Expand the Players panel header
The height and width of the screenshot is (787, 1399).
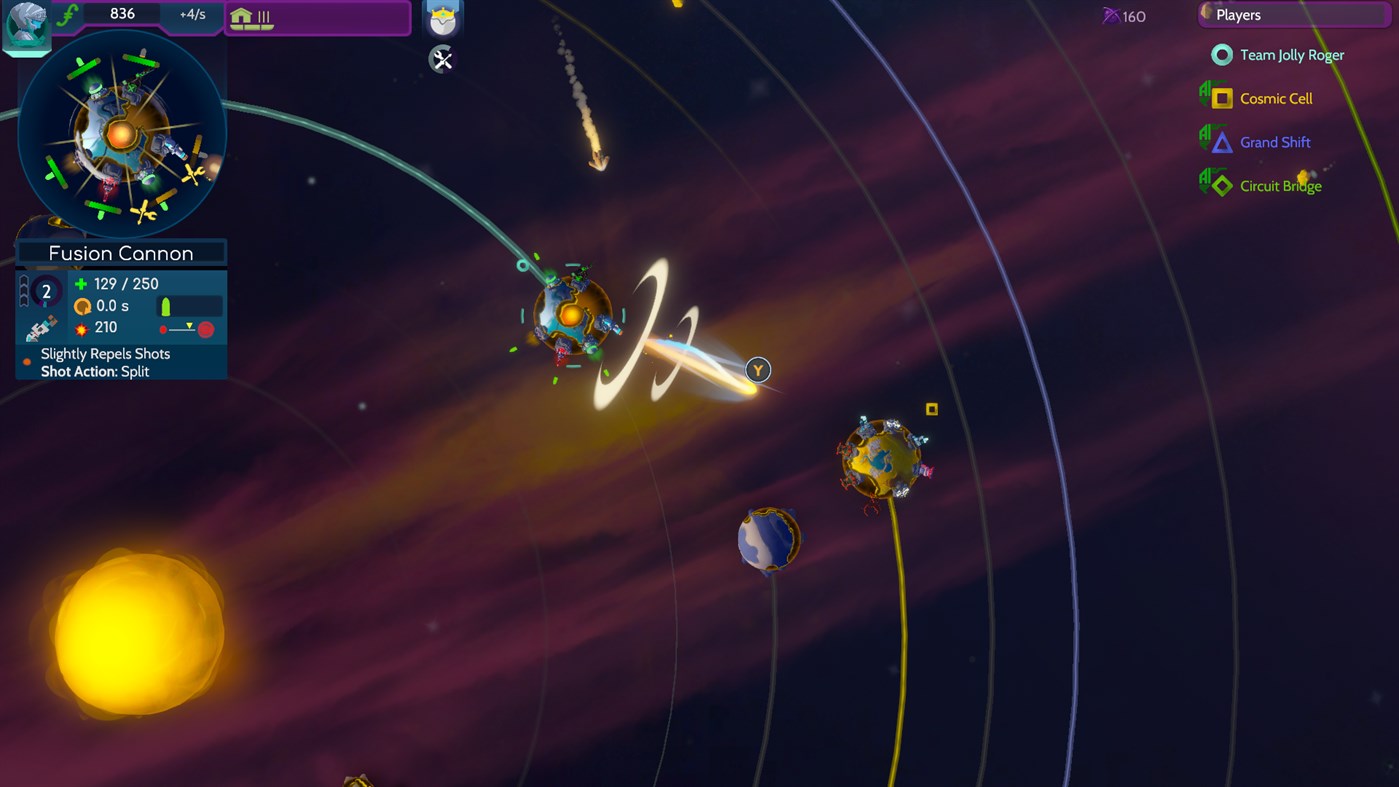1294,14
